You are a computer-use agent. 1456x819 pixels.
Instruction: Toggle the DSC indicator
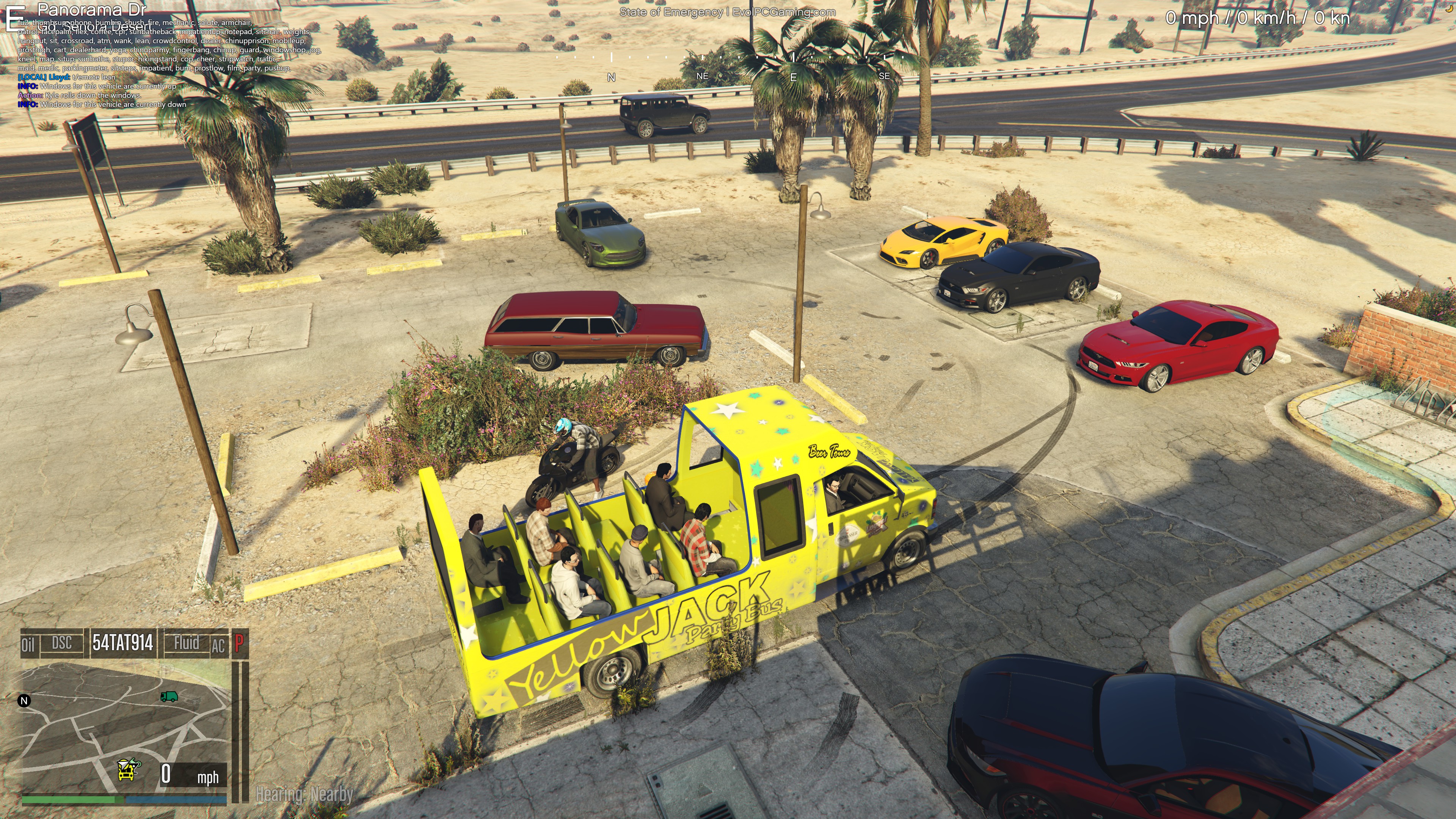(x=61, y=643)
